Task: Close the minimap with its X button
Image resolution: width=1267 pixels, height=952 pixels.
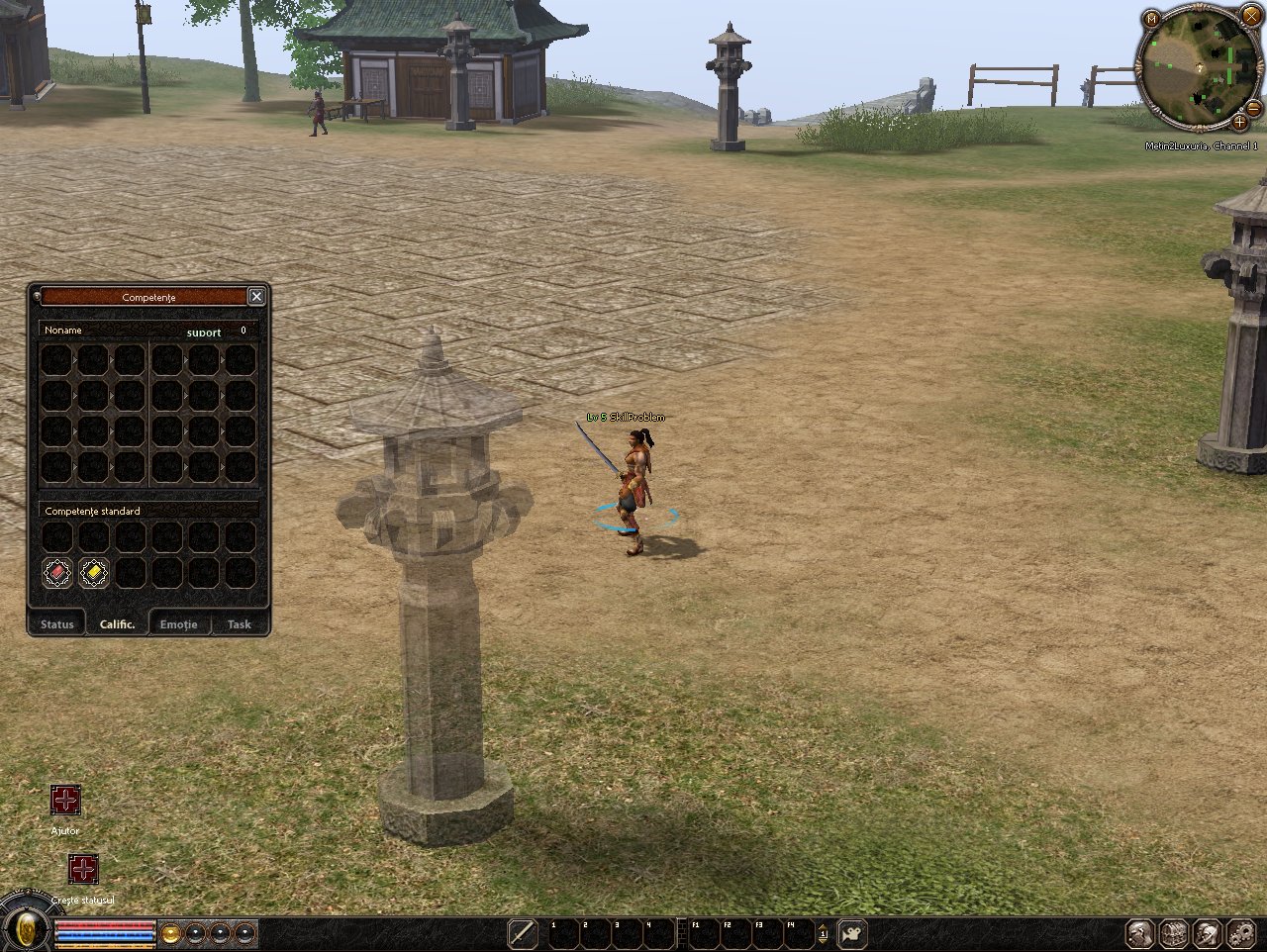Action: pyautogui.click(x=1251, y=16)
